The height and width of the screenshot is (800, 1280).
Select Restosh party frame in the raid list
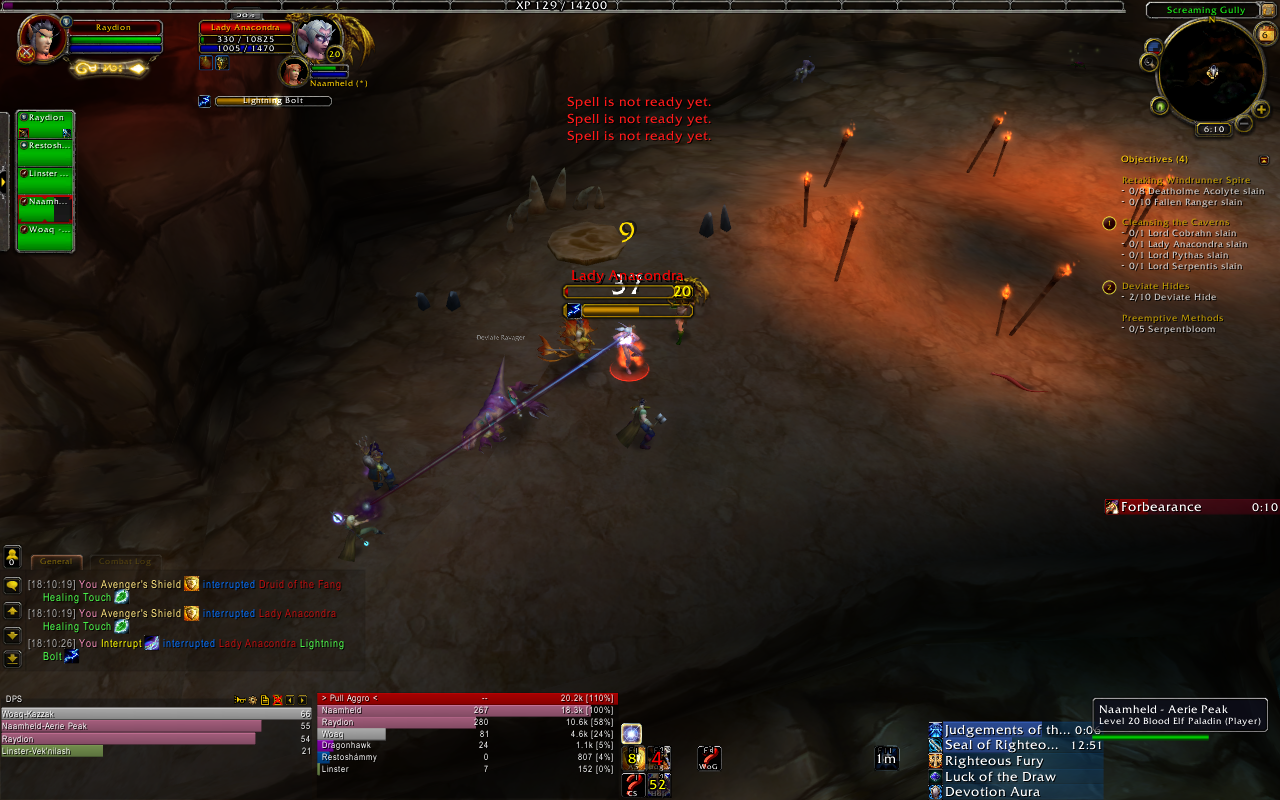46,146
